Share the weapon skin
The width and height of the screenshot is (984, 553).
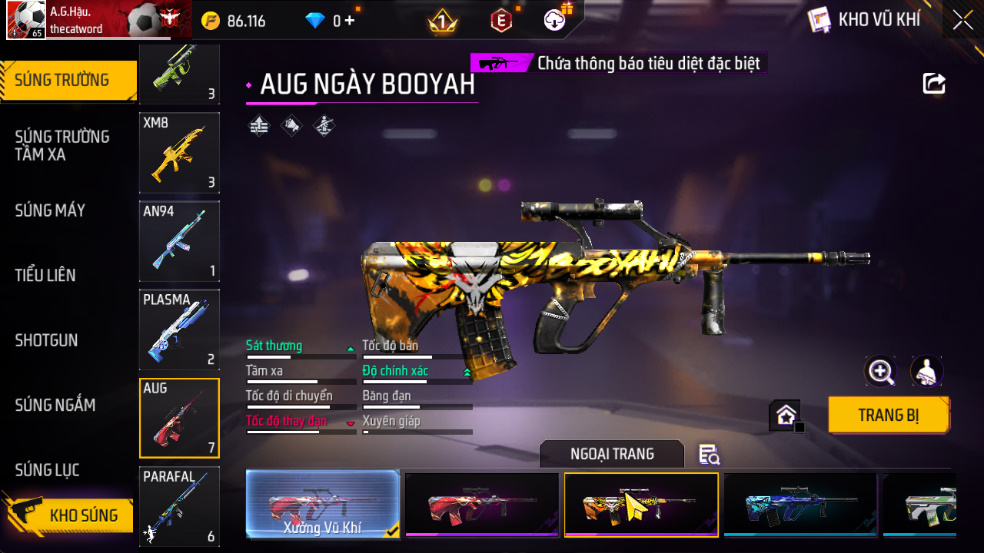tap(934, 84)
